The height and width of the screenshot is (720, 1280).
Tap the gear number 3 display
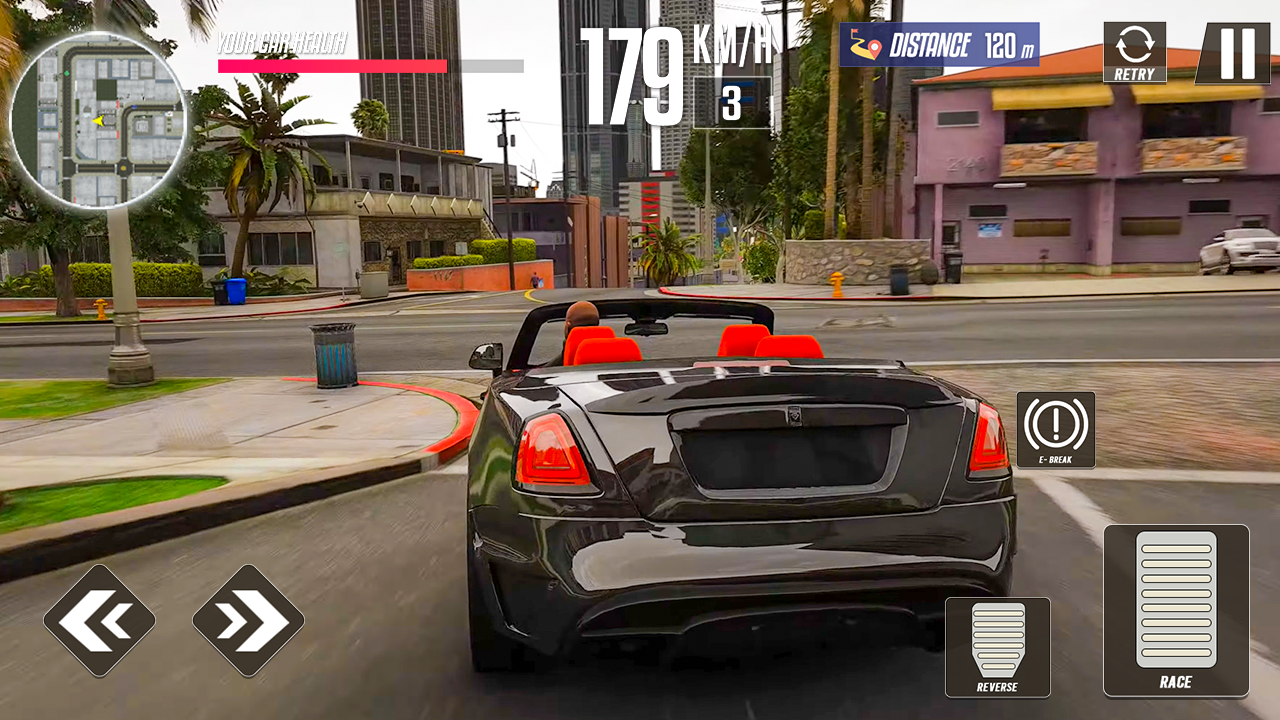point(733,102)
